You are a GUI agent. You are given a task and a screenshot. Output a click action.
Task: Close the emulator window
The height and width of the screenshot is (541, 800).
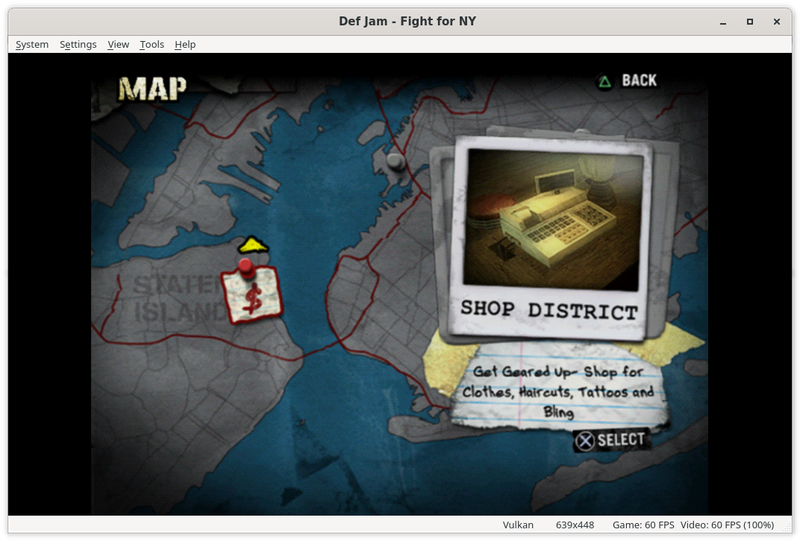pos(778,21)
